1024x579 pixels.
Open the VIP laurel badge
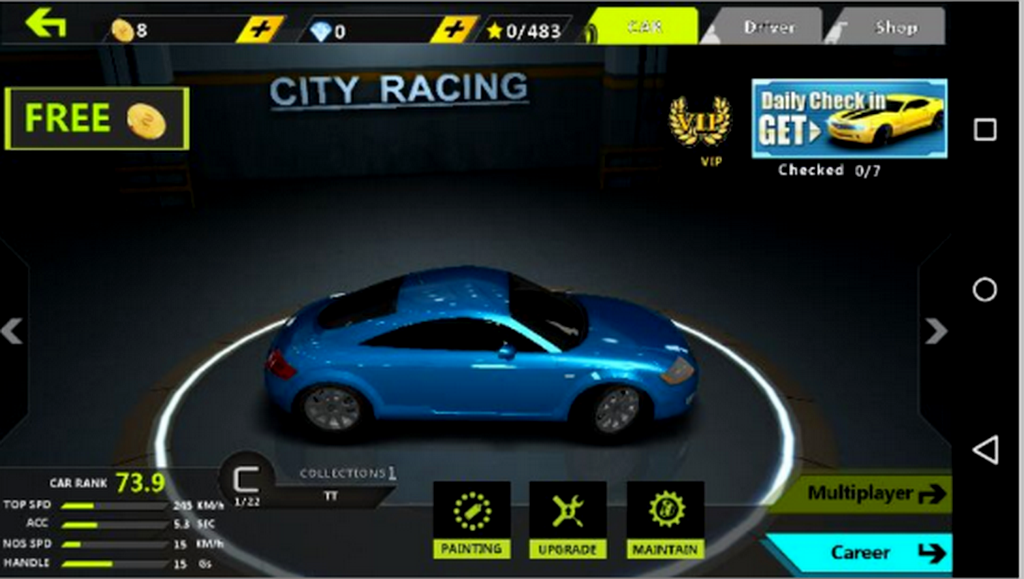click(x=699, y=126)
